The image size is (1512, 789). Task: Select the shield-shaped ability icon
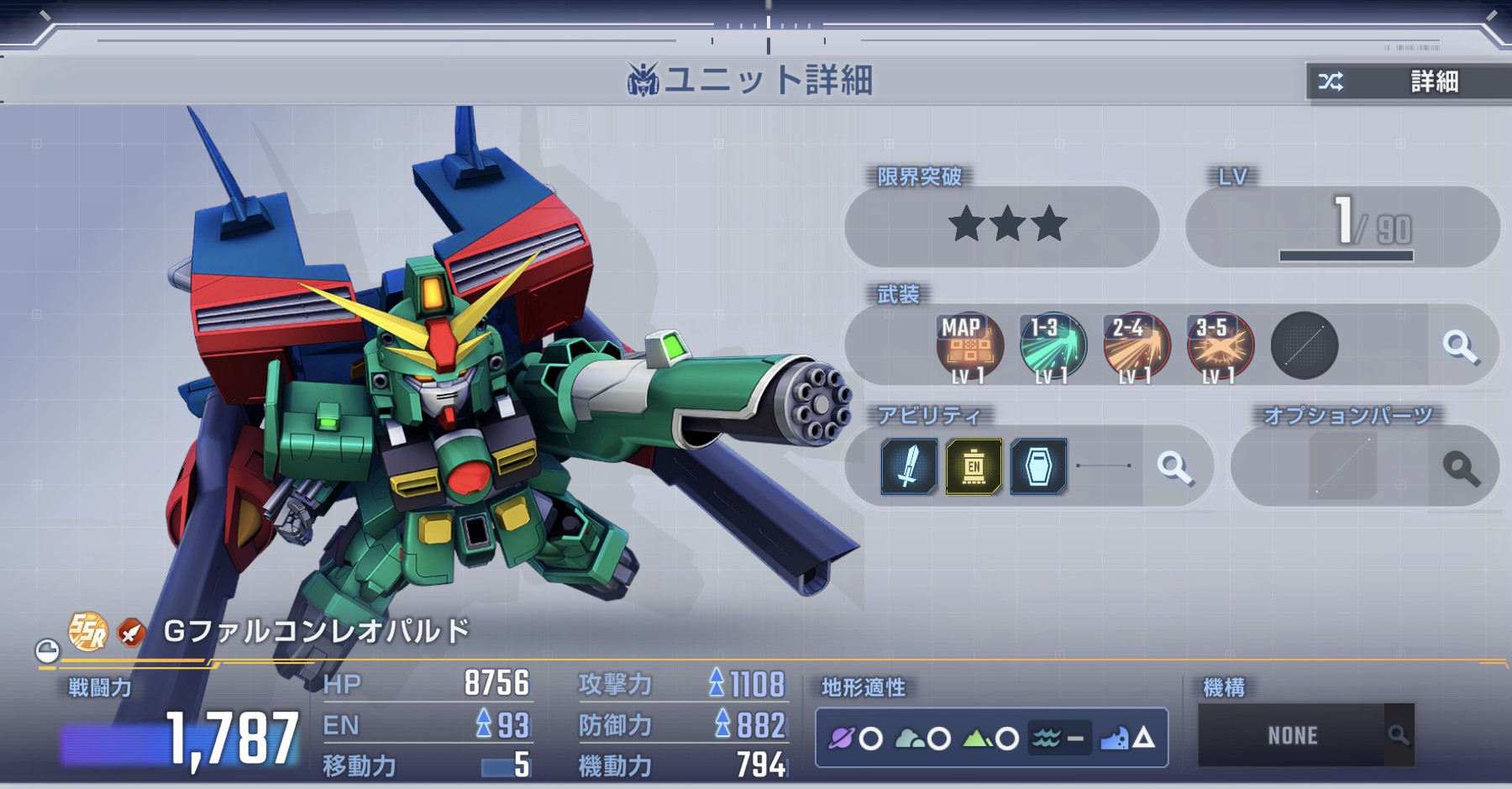tap(1038, 466)
